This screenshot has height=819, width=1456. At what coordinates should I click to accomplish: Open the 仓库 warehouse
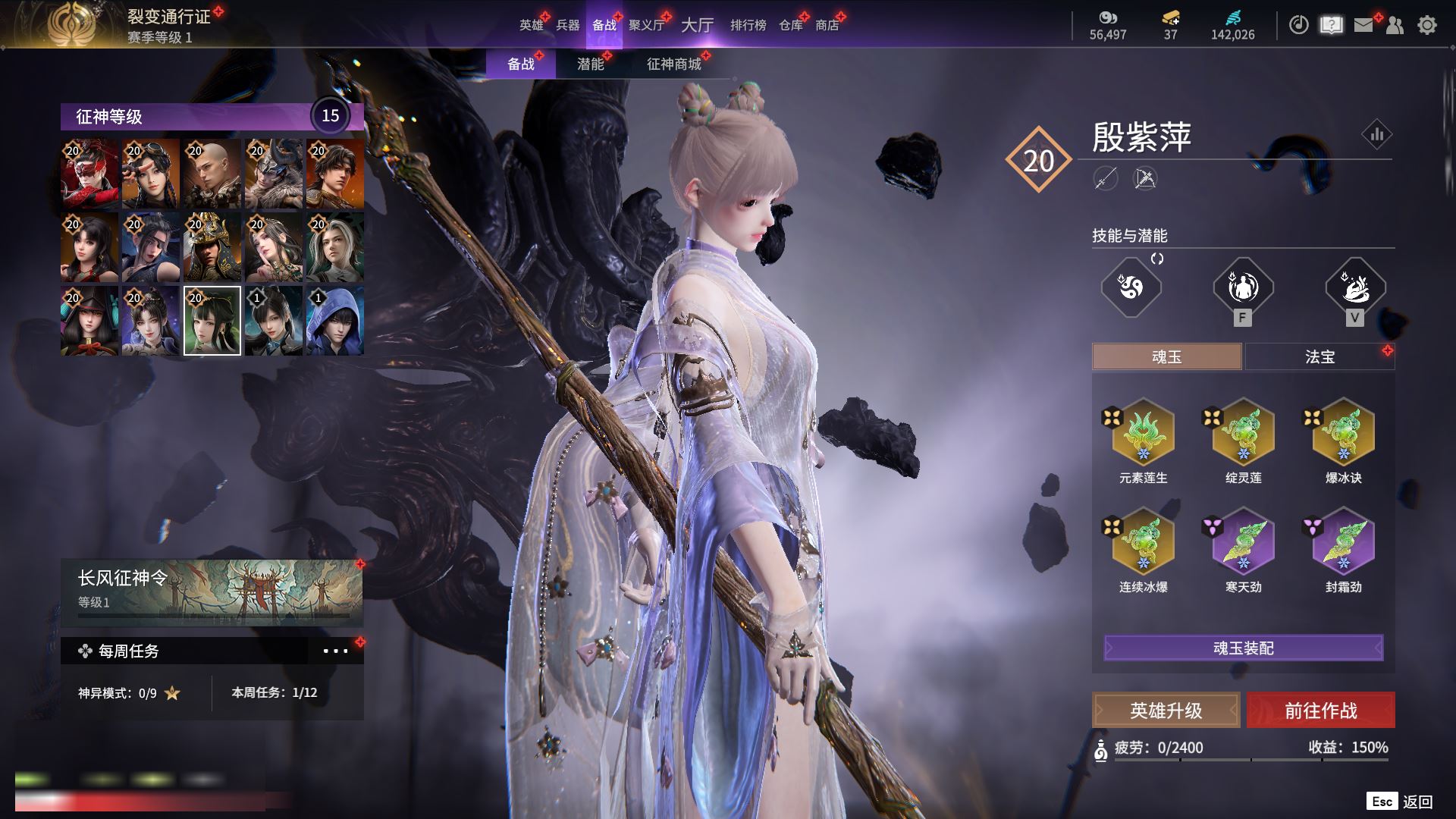click(x=790, y=25)
